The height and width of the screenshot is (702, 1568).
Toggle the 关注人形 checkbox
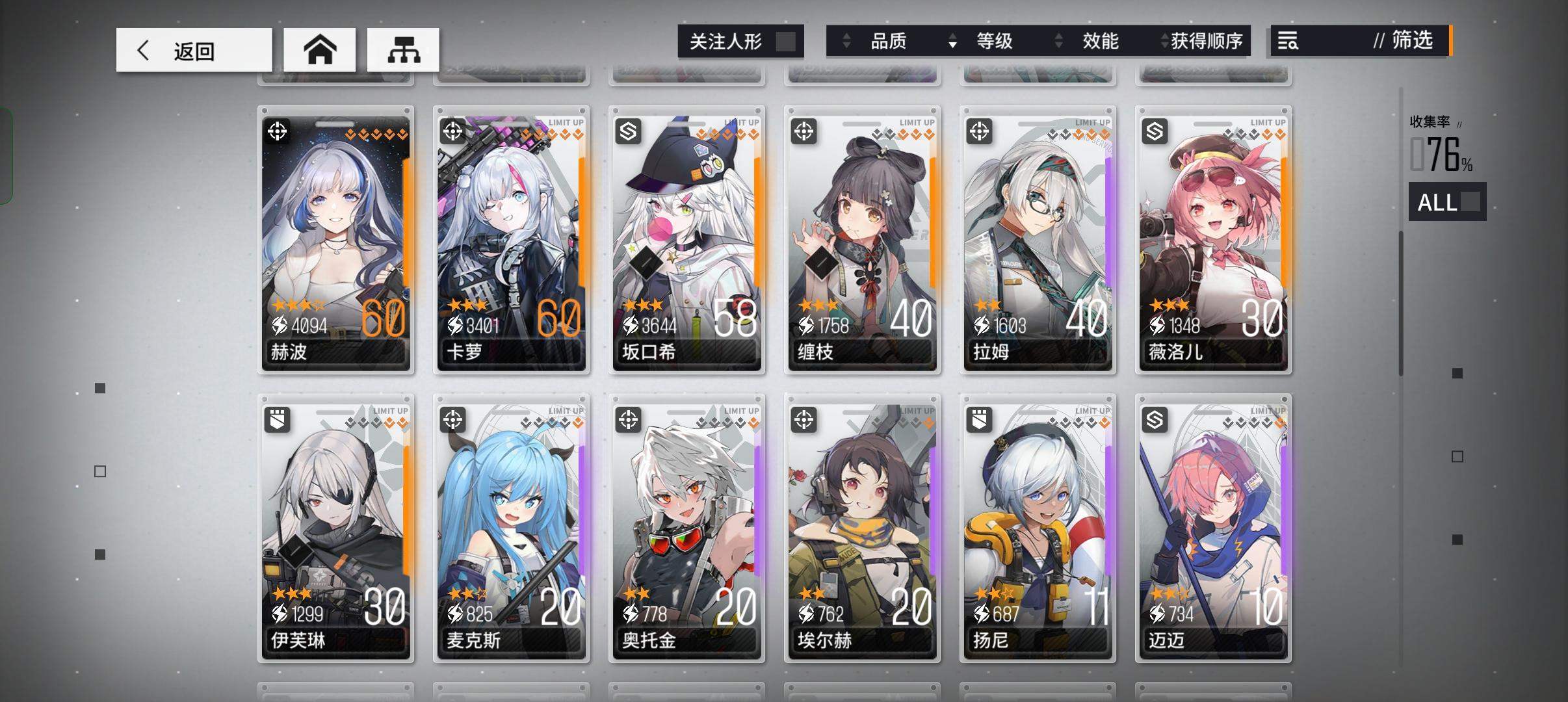pyautogui.click(x=787, y=40)
